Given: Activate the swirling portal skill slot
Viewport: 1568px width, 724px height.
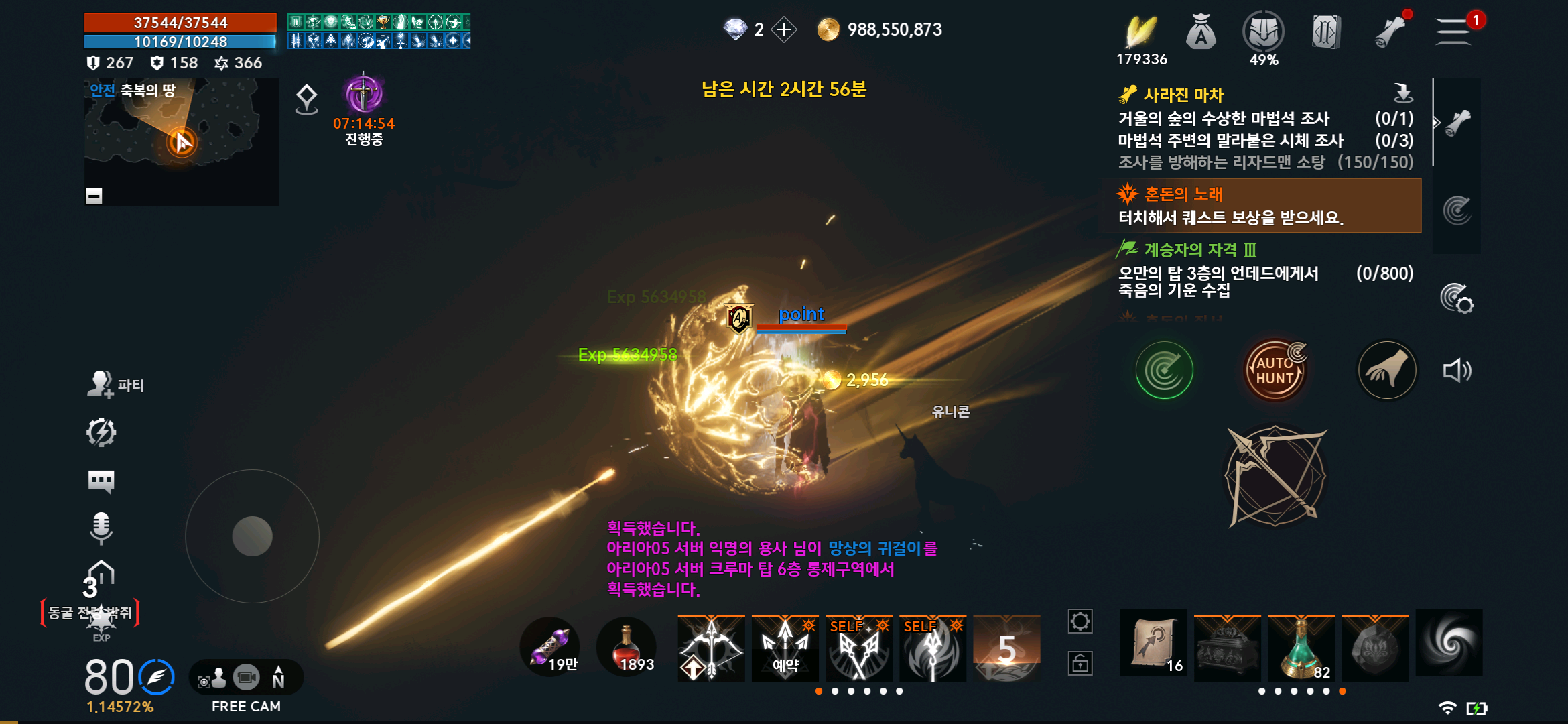Looking at the screenshot, I should pos(1449,642).
